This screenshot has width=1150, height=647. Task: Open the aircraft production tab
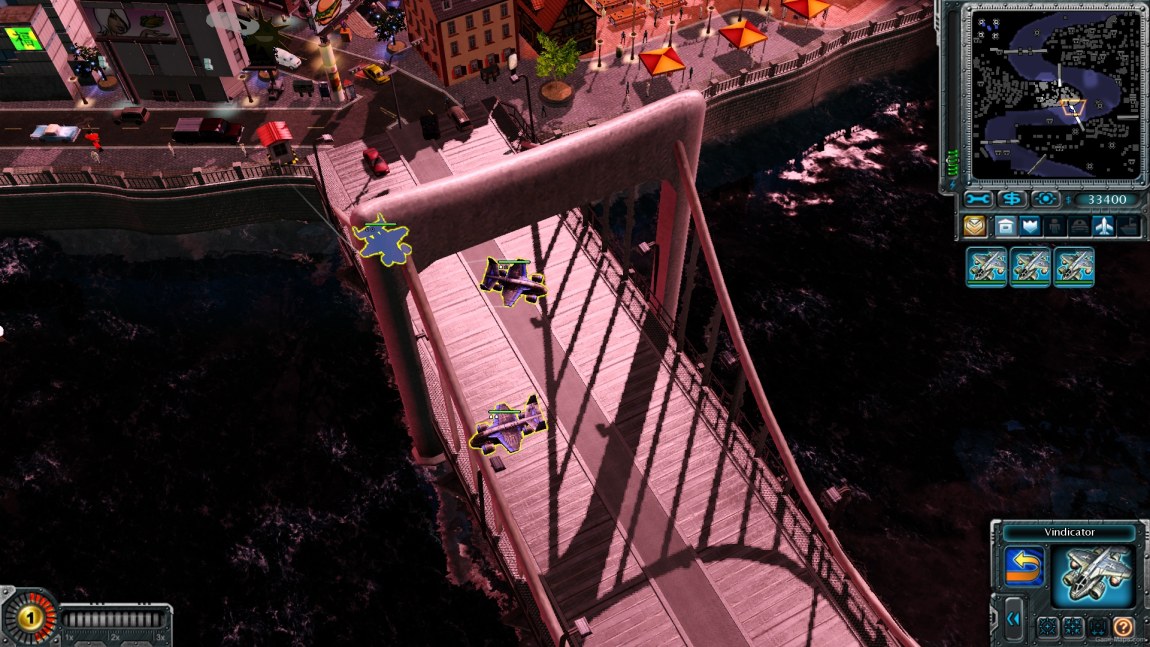pyautogui.click(x=1104, y=227)
